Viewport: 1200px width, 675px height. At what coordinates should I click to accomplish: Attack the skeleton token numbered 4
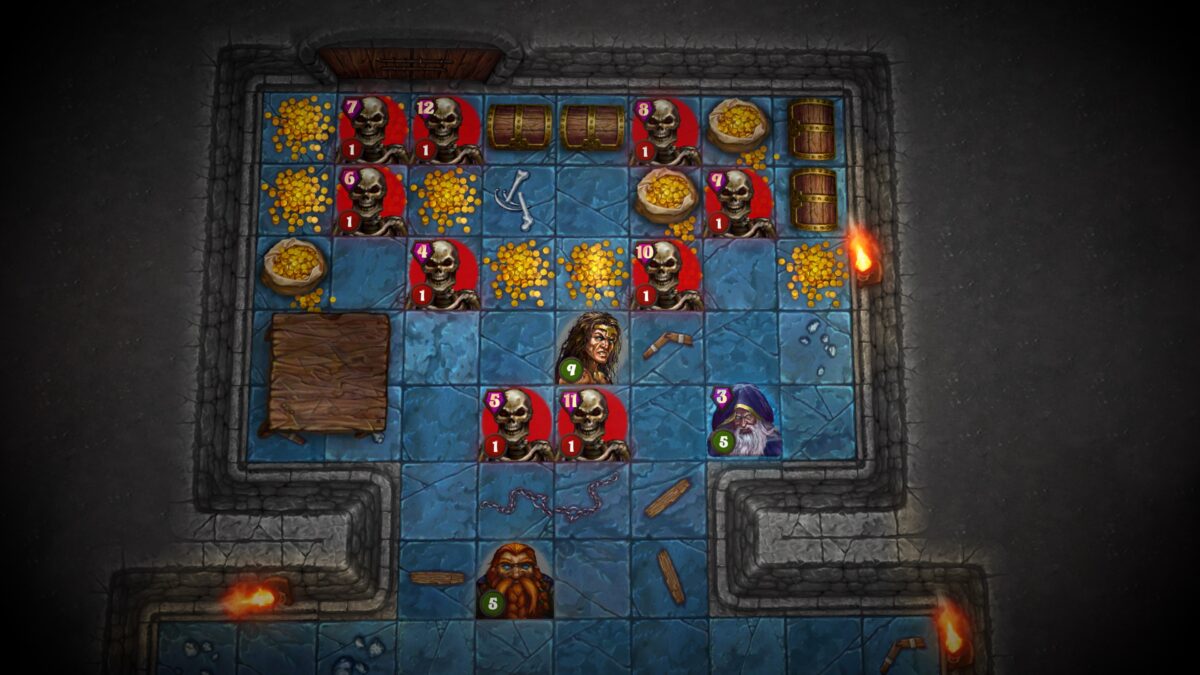(445, 273)
